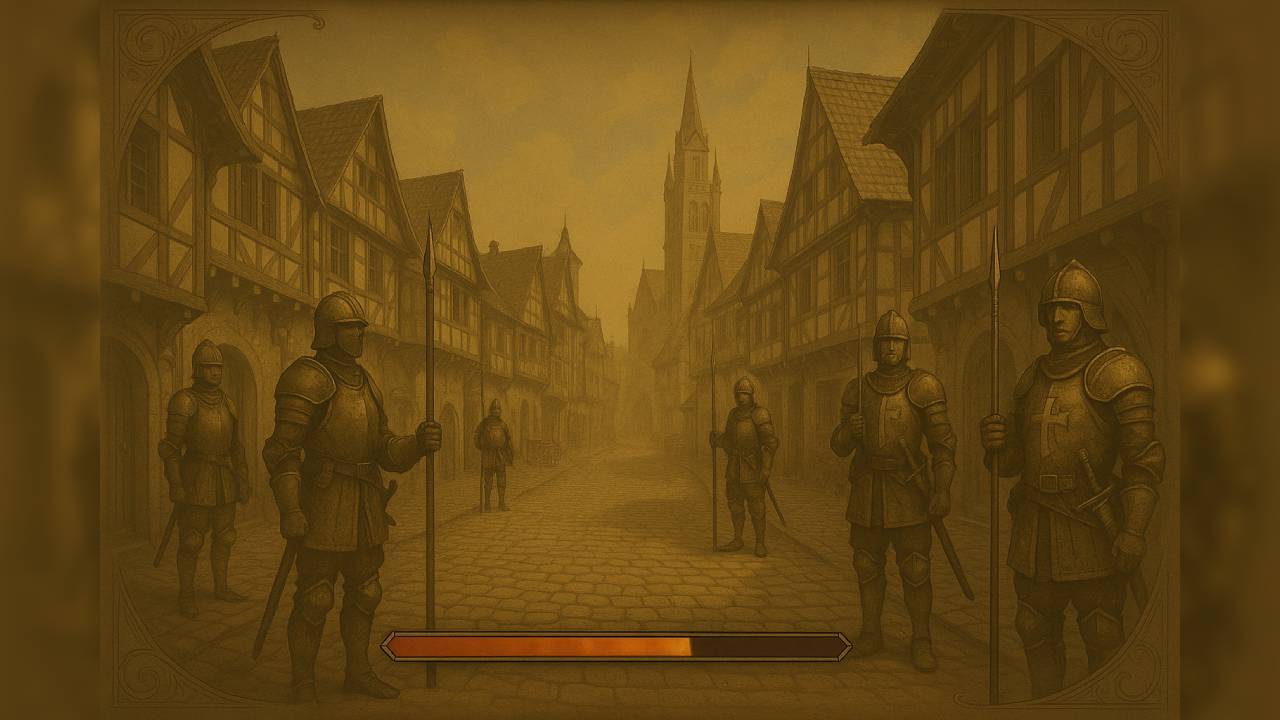Click the right guard's helmet

1068,295
